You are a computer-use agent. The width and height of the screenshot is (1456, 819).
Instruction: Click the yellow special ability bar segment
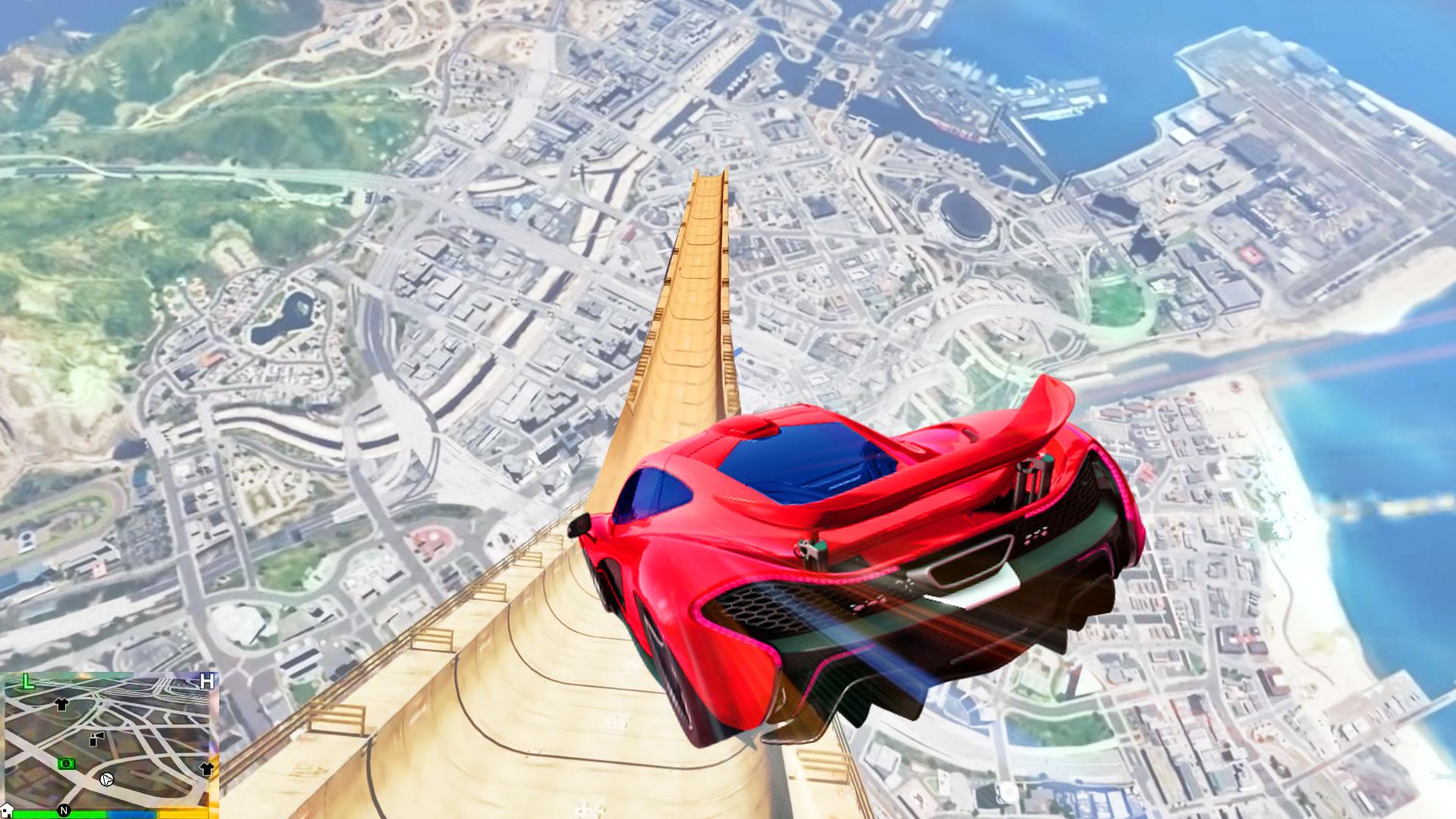tap(183, 813)
